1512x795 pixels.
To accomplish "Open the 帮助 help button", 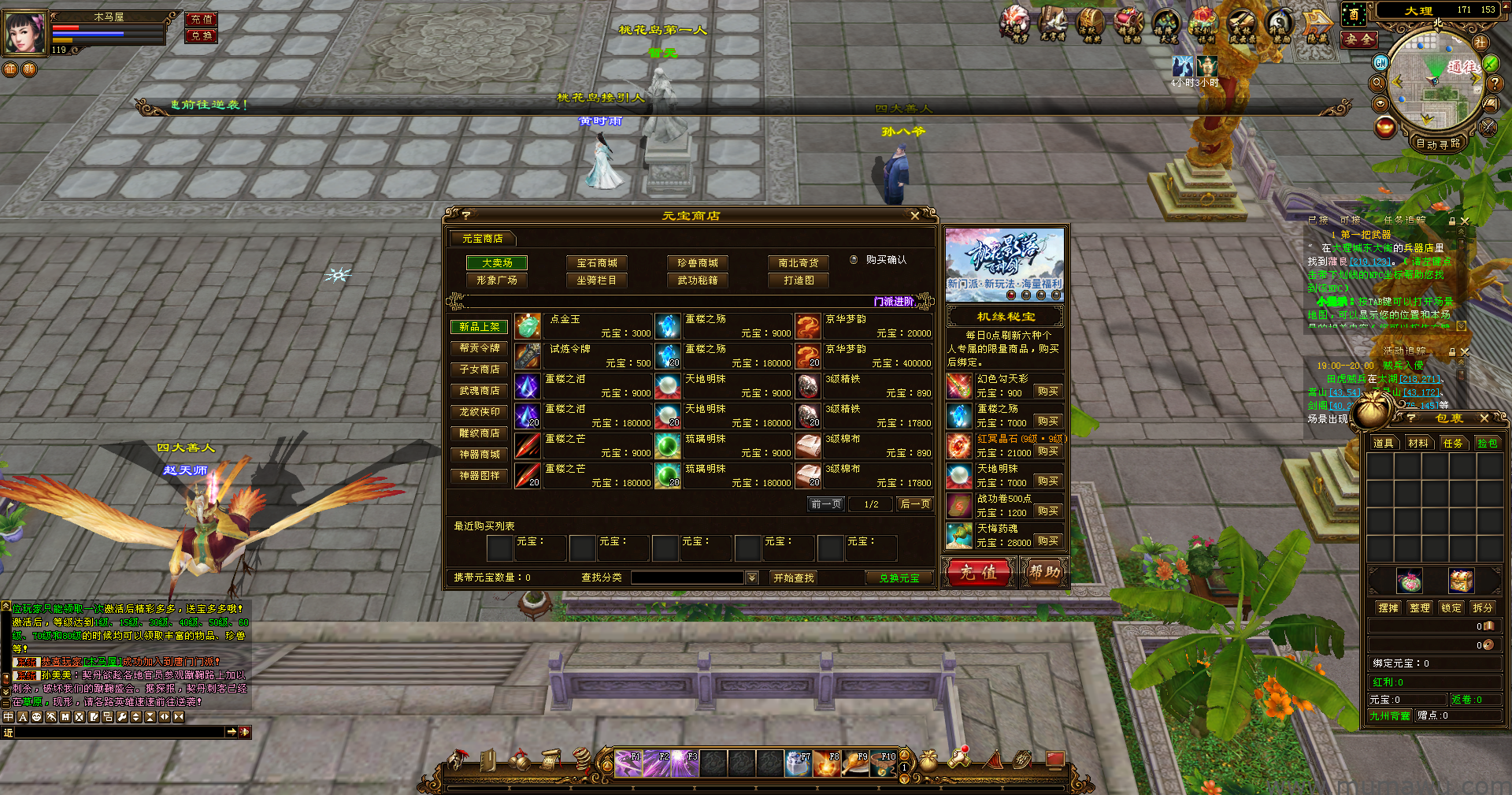I will pos(1044,573).
